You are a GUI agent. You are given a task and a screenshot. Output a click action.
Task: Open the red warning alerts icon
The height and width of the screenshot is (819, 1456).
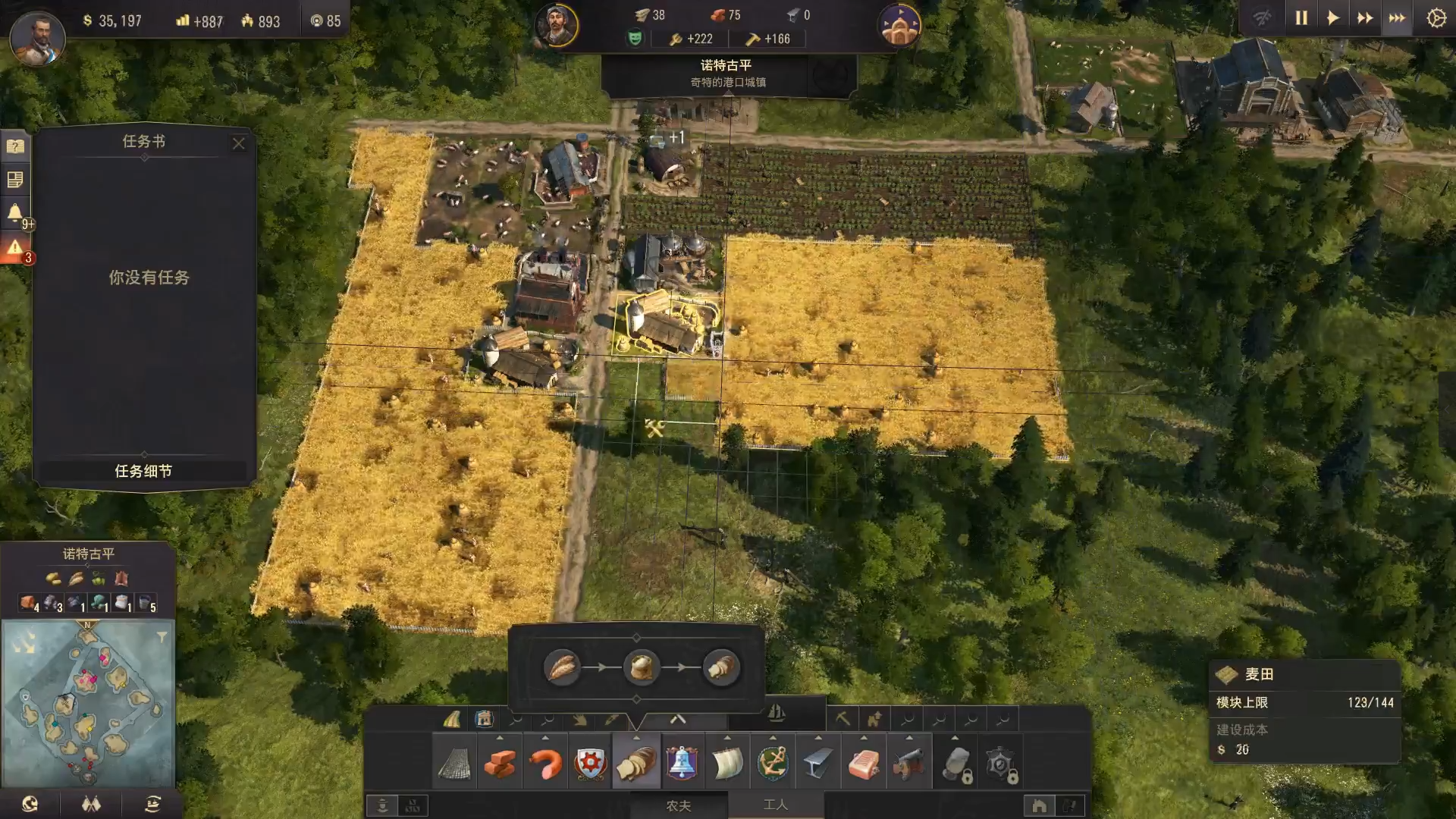[15, 248]
